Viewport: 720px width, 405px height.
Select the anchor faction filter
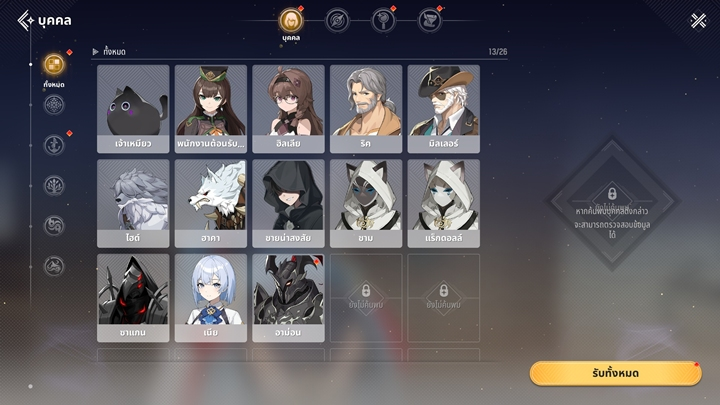click(x=54, y=145)
